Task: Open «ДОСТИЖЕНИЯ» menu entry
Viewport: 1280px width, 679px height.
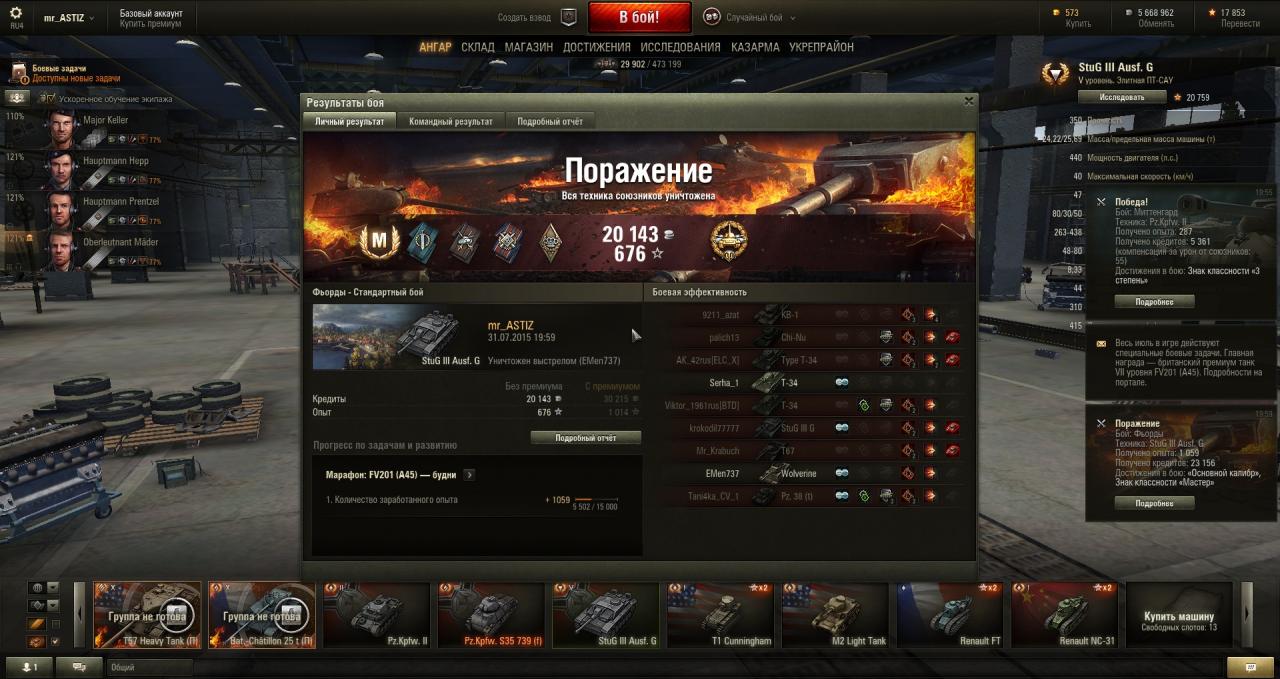Action: tap(596, 47)
